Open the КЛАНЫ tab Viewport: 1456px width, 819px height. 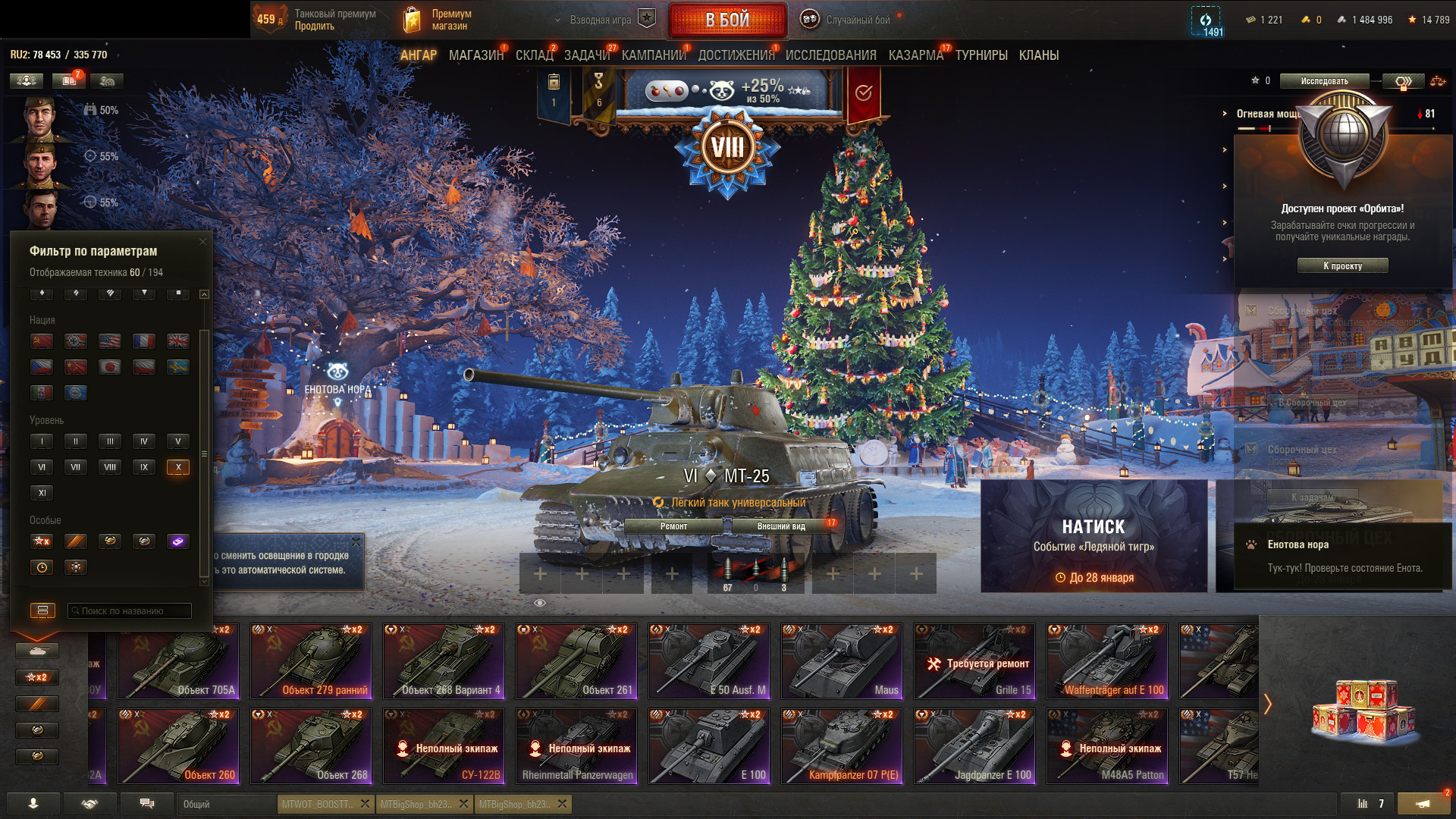pos(1038,55)
